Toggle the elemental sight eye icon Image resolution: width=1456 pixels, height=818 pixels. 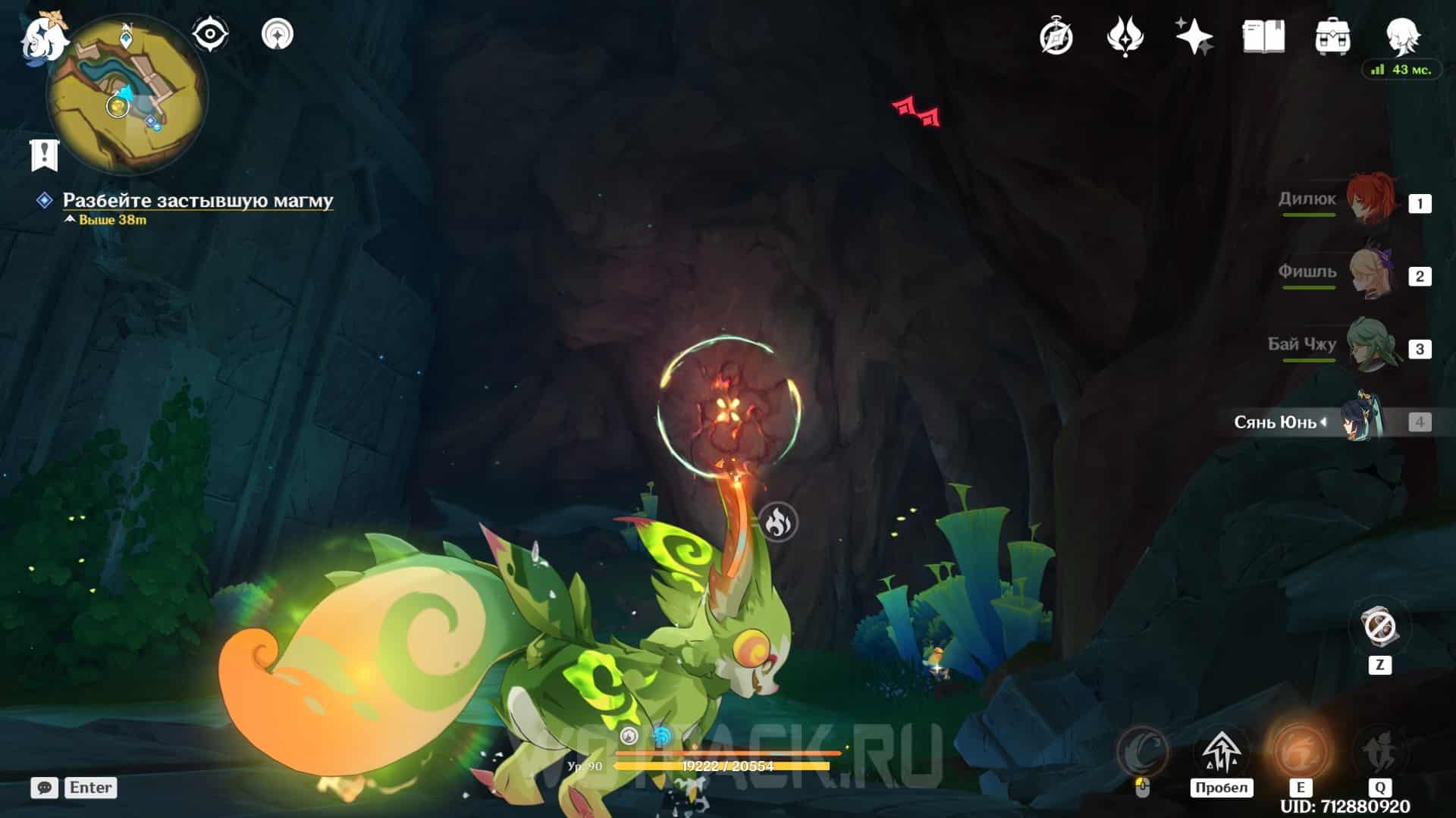coord(209,34)
